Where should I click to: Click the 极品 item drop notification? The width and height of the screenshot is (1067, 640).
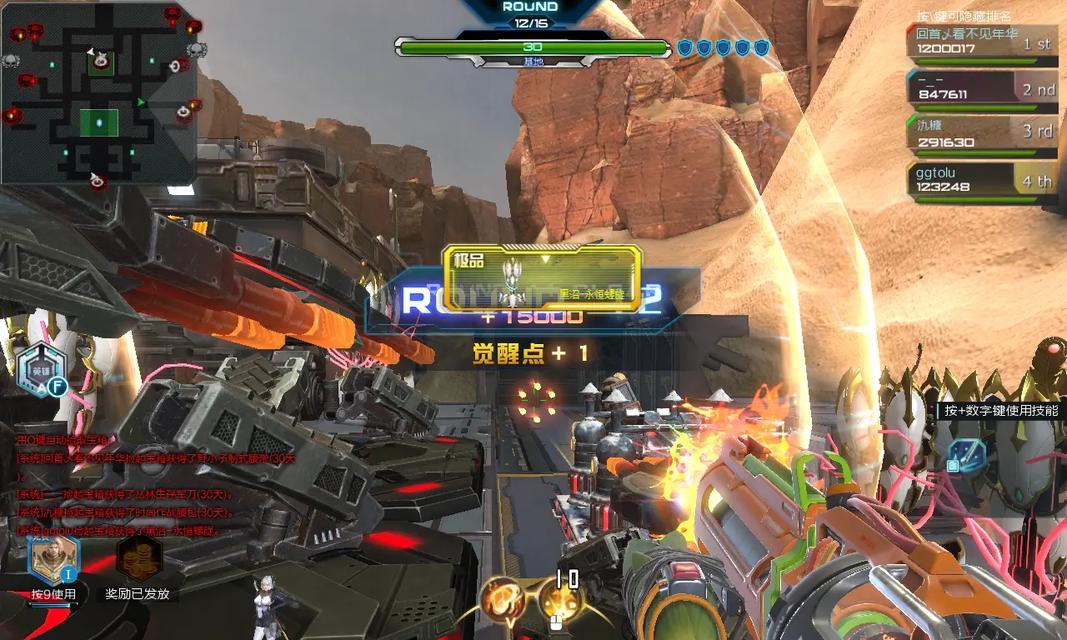541,277
